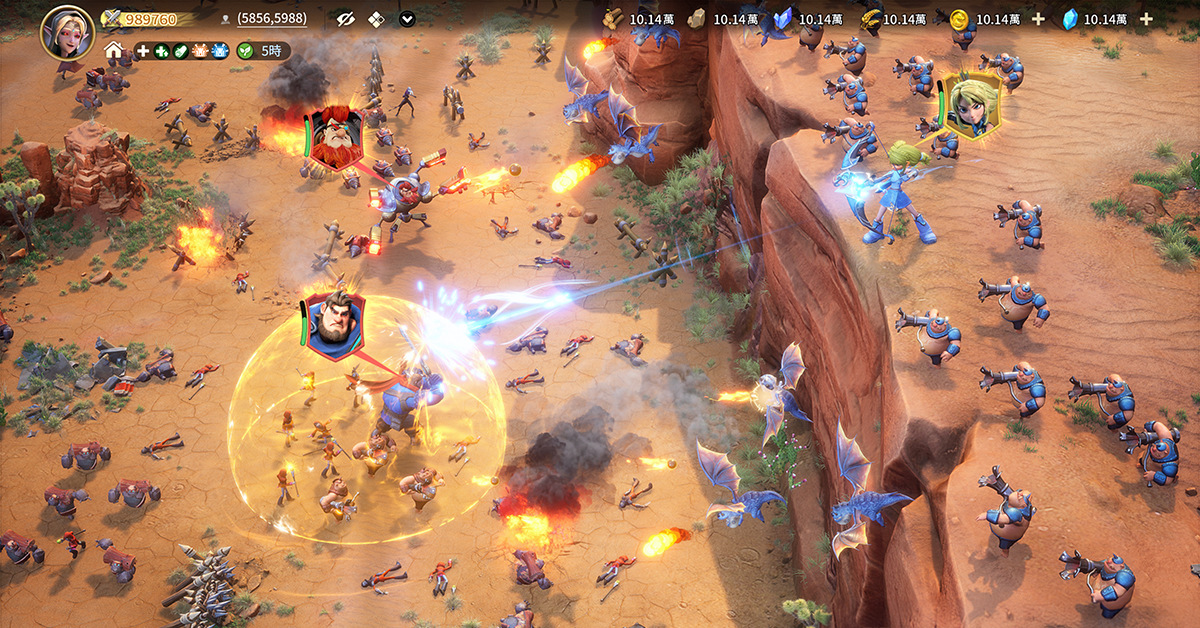The height and width of the screenshot is (628, 1200).
Task: Expand the round chevron dropdown button
Action: tap(407, 19)
